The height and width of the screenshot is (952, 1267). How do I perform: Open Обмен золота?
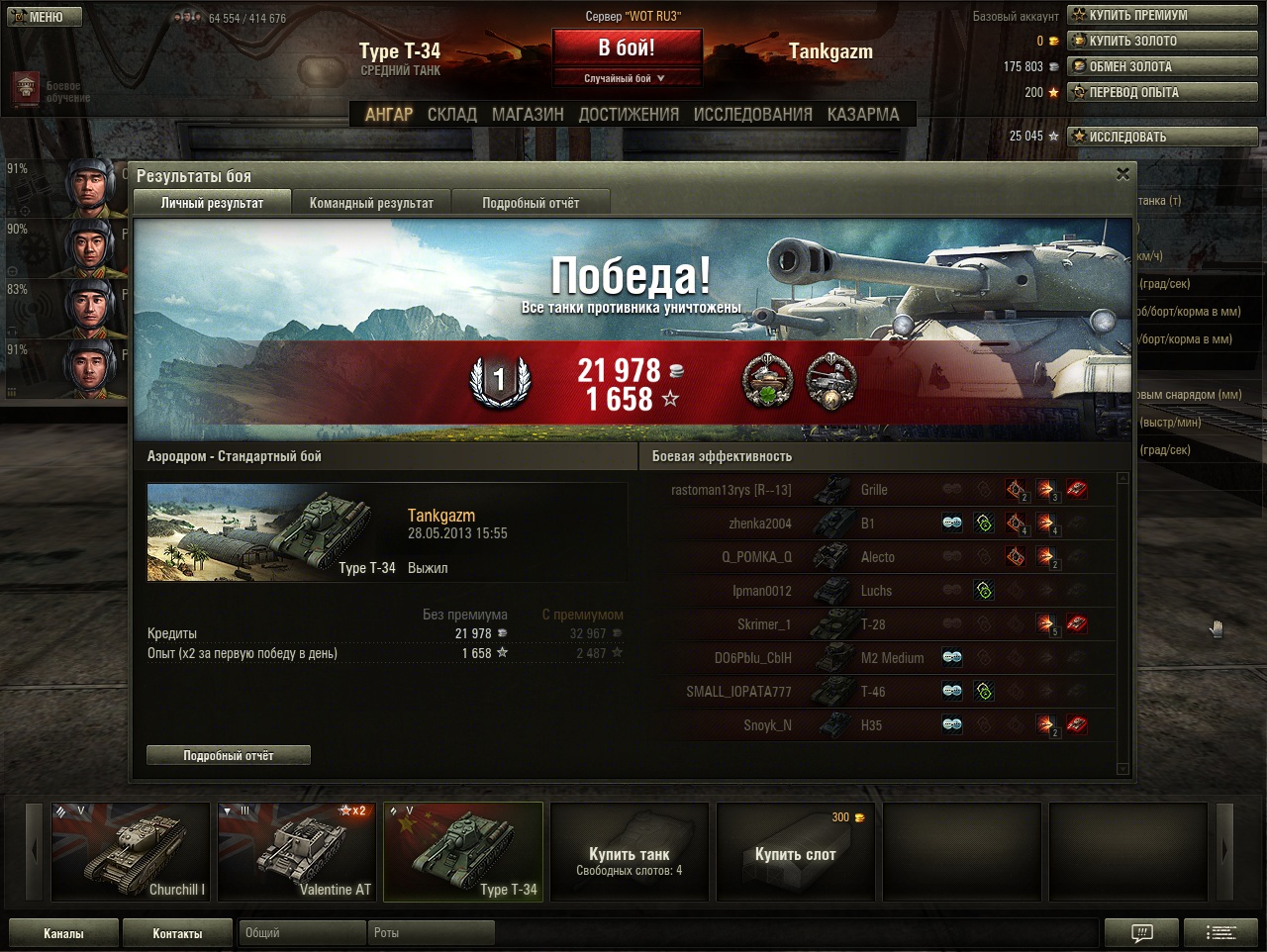tap(1162, 67)
